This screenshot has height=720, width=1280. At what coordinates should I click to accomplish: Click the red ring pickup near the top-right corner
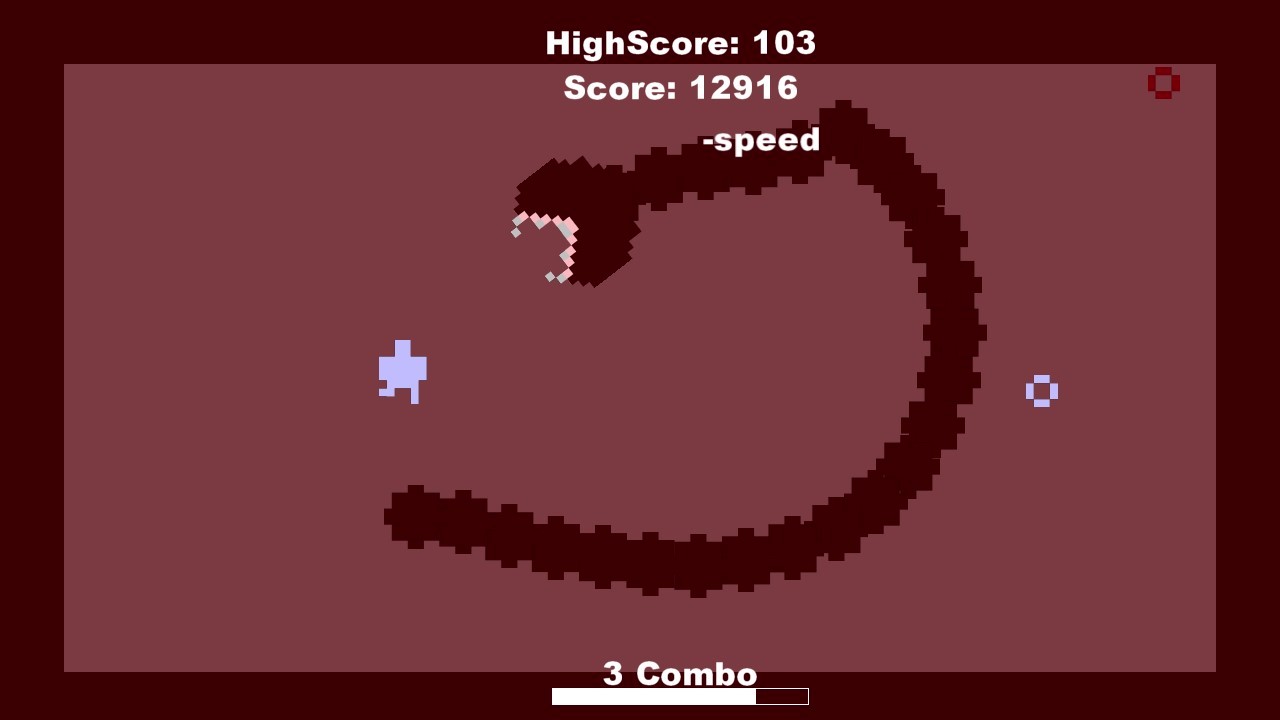pos(1163,82)
